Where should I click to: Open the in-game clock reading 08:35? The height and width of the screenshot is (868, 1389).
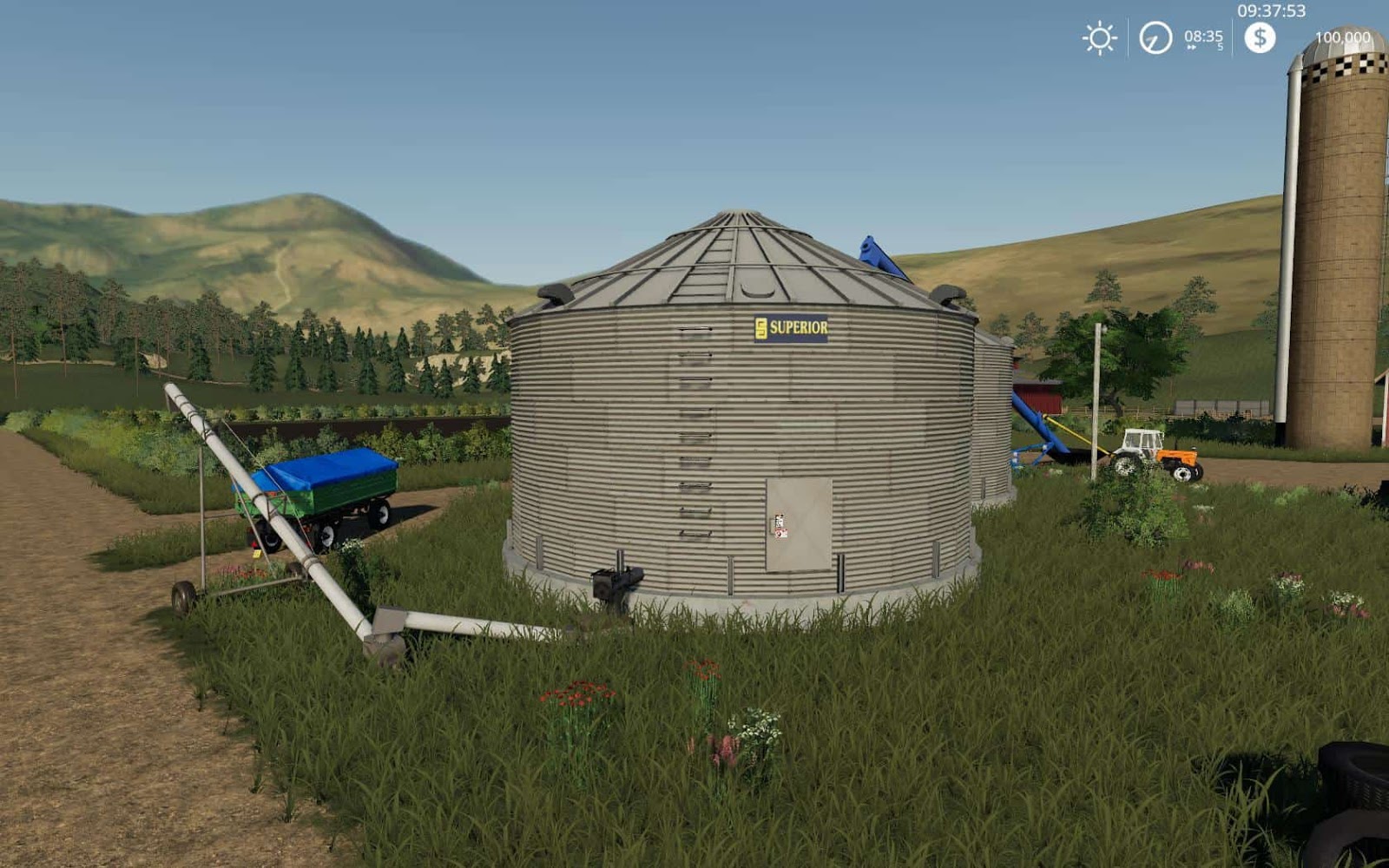click(1203, 36)
